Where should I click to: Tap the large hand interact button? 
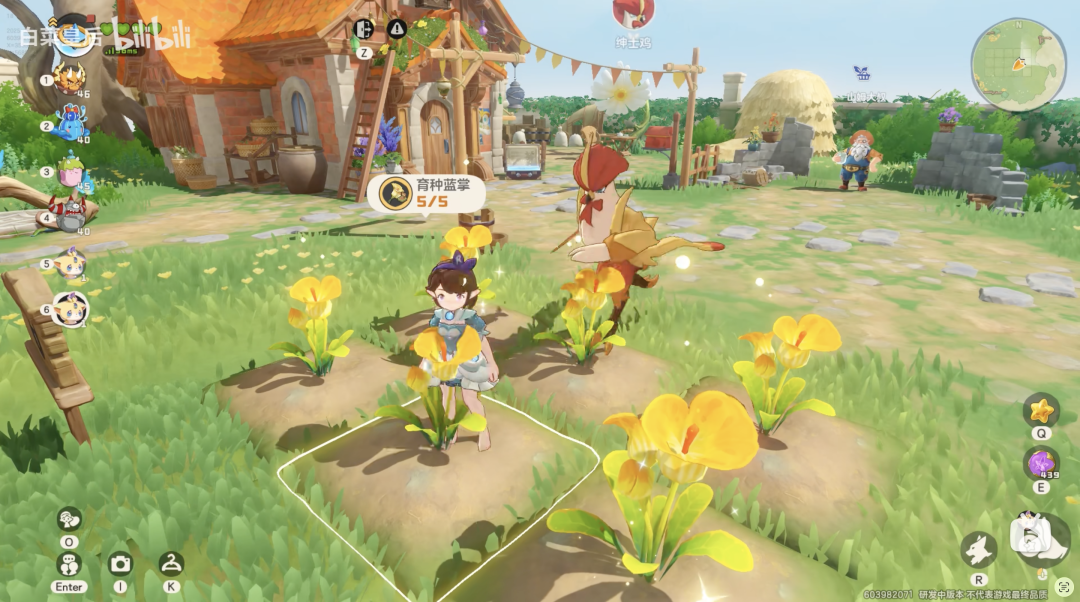pos(1040,538)
